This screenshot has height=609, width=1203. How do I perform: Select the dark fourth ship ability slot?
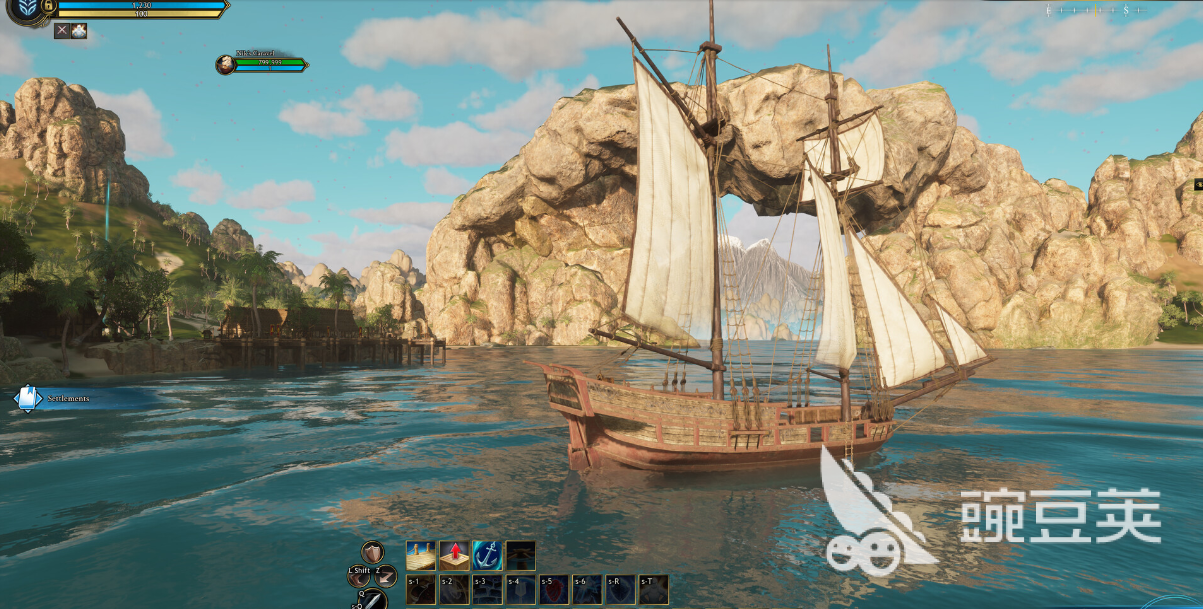(520, 555)
